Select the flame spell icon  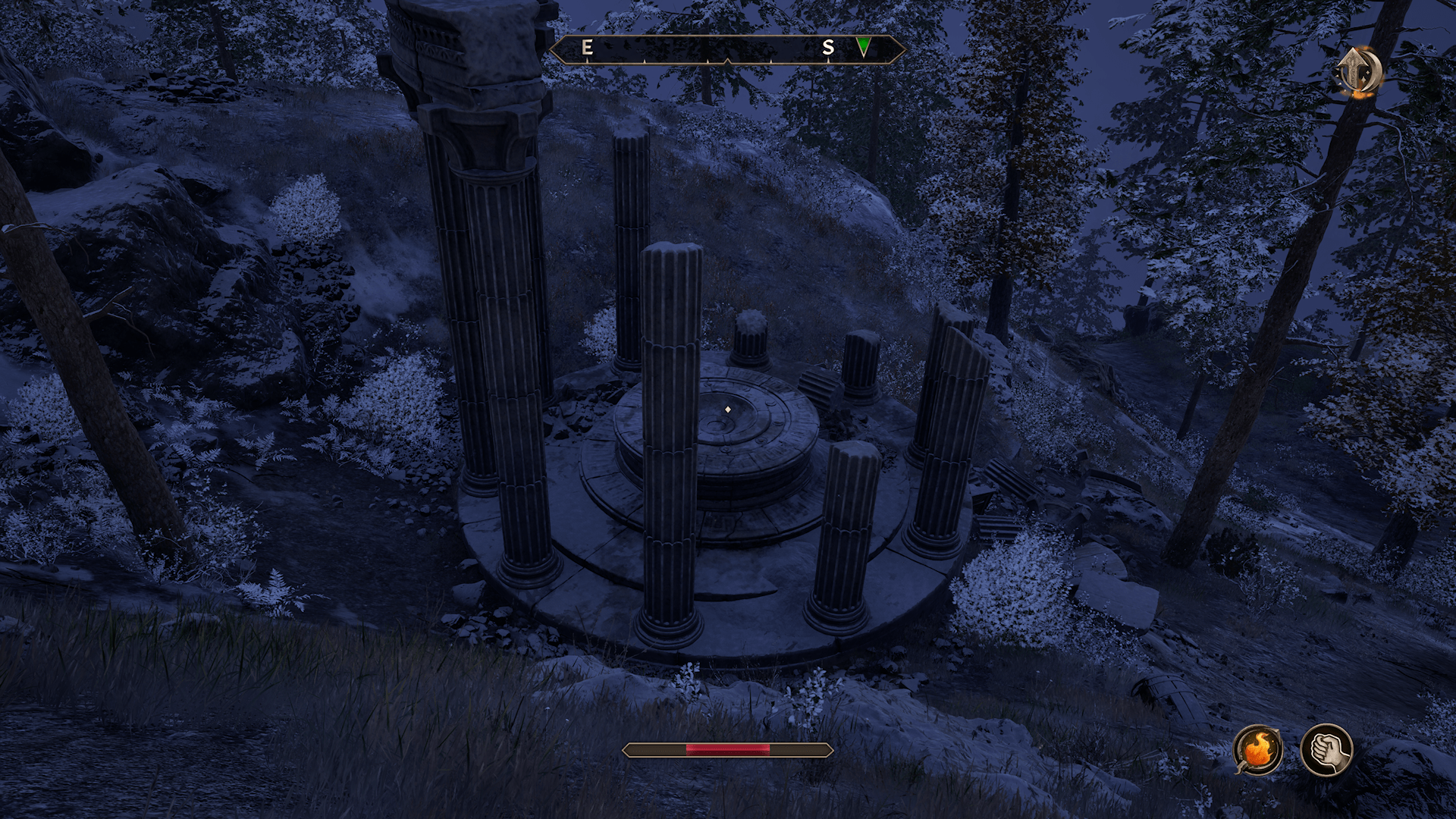(x=1258, y=750)
